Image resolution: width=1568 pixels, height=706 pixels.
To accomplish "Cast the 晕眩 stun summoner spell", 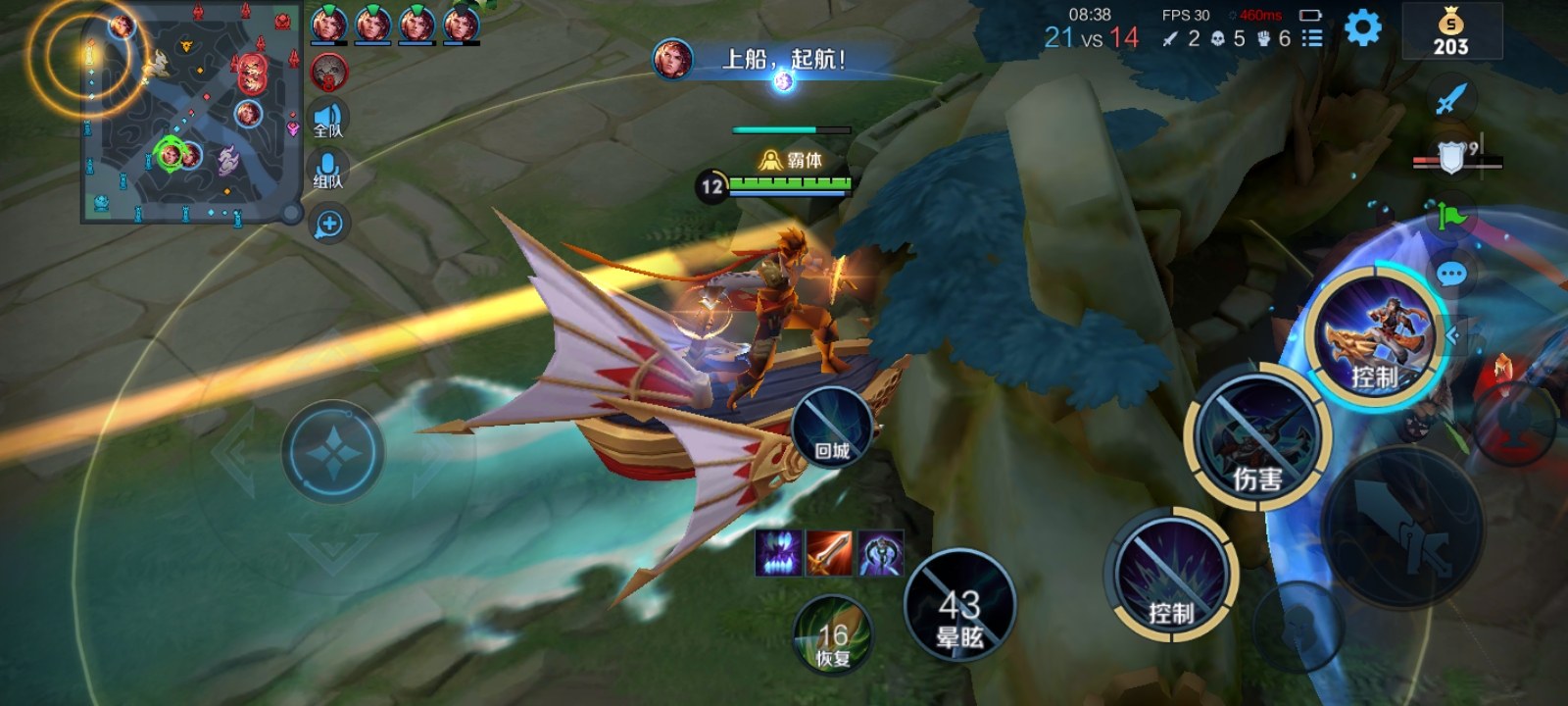I will pyautogui.click(x=959, y=605).
